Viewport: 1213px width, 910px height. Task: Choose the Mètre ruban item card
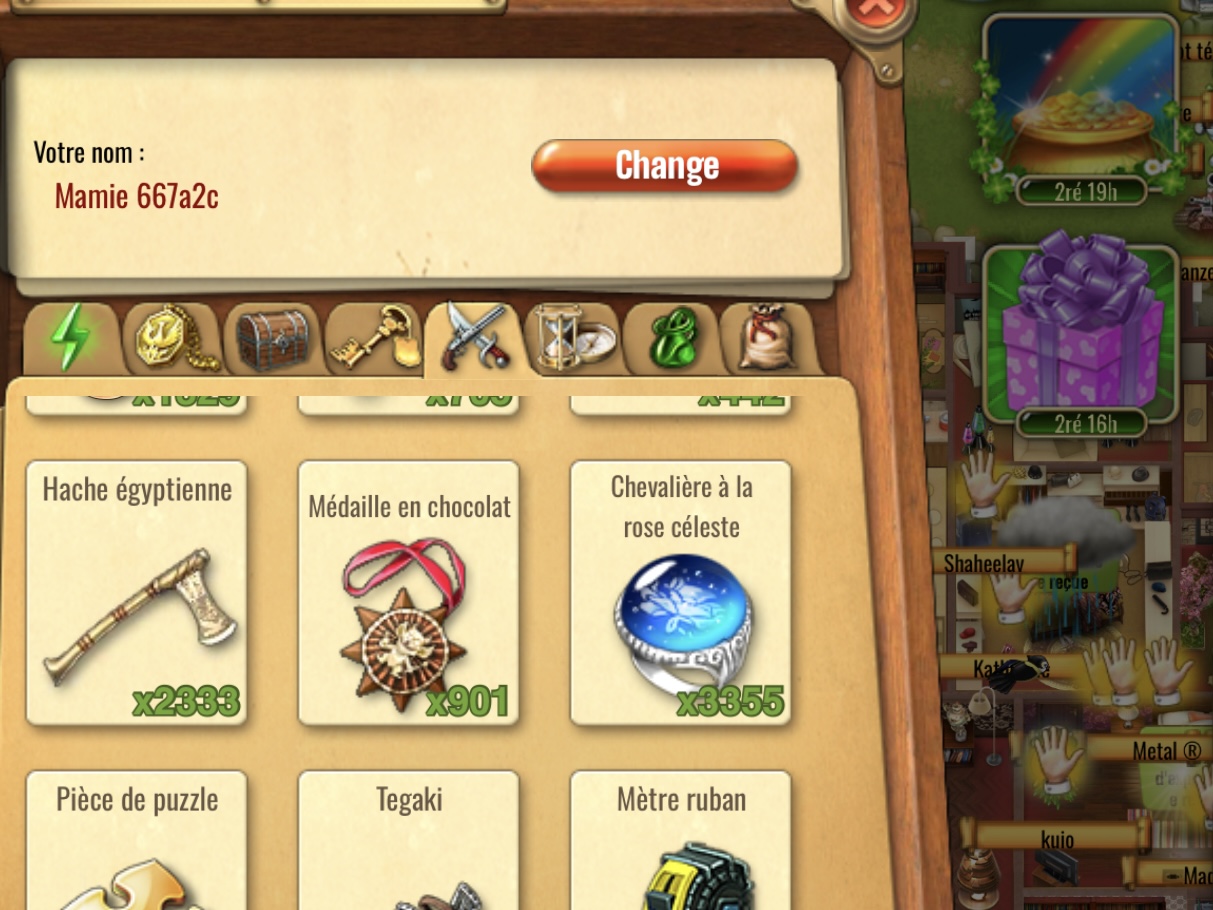pyautogui.click(x=681, y=840)
